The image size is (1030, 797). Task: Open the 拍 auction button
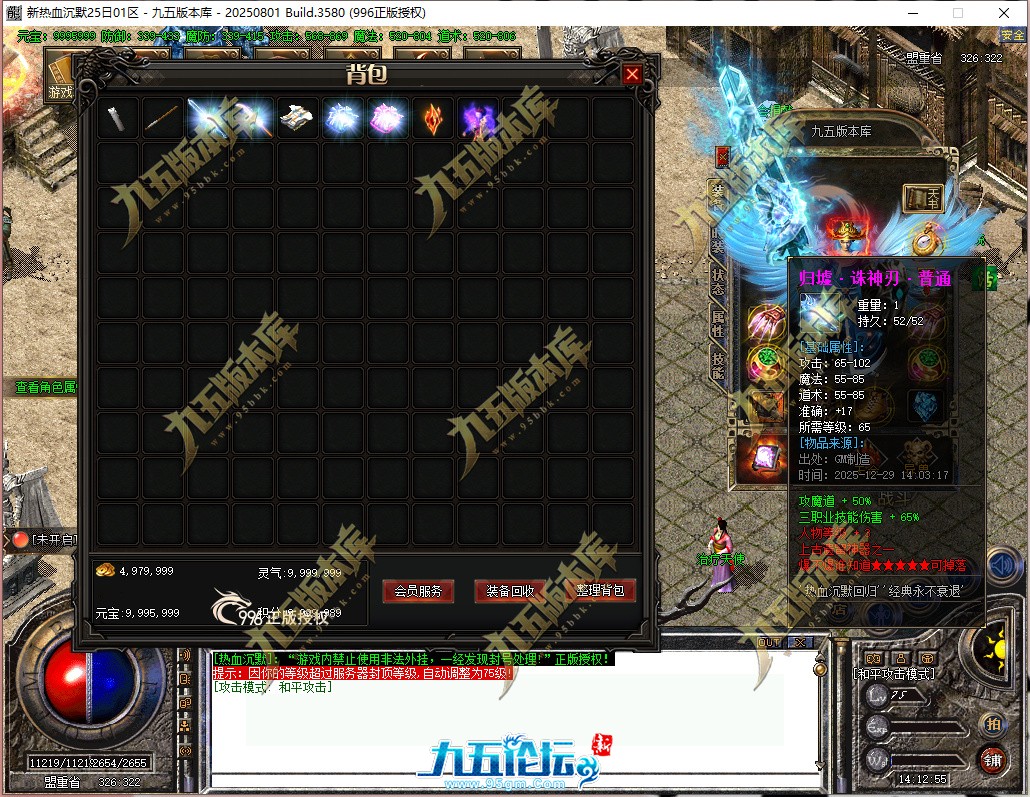(992, 724)
